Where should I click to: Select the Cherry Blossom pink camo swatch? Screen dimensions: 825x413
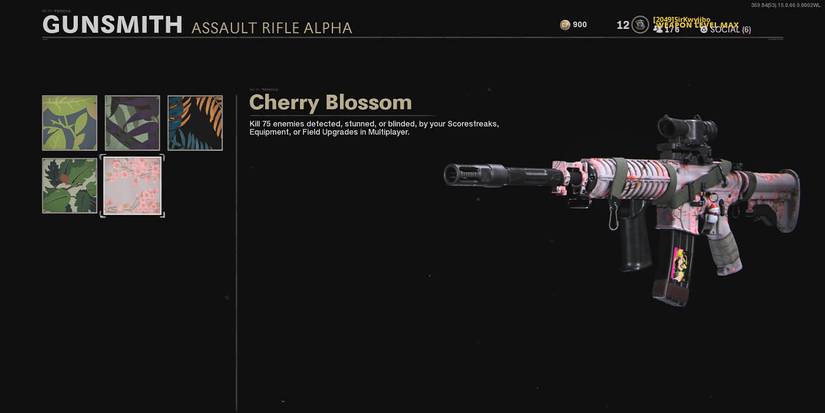pyautogui.click(x=132, y=185)
